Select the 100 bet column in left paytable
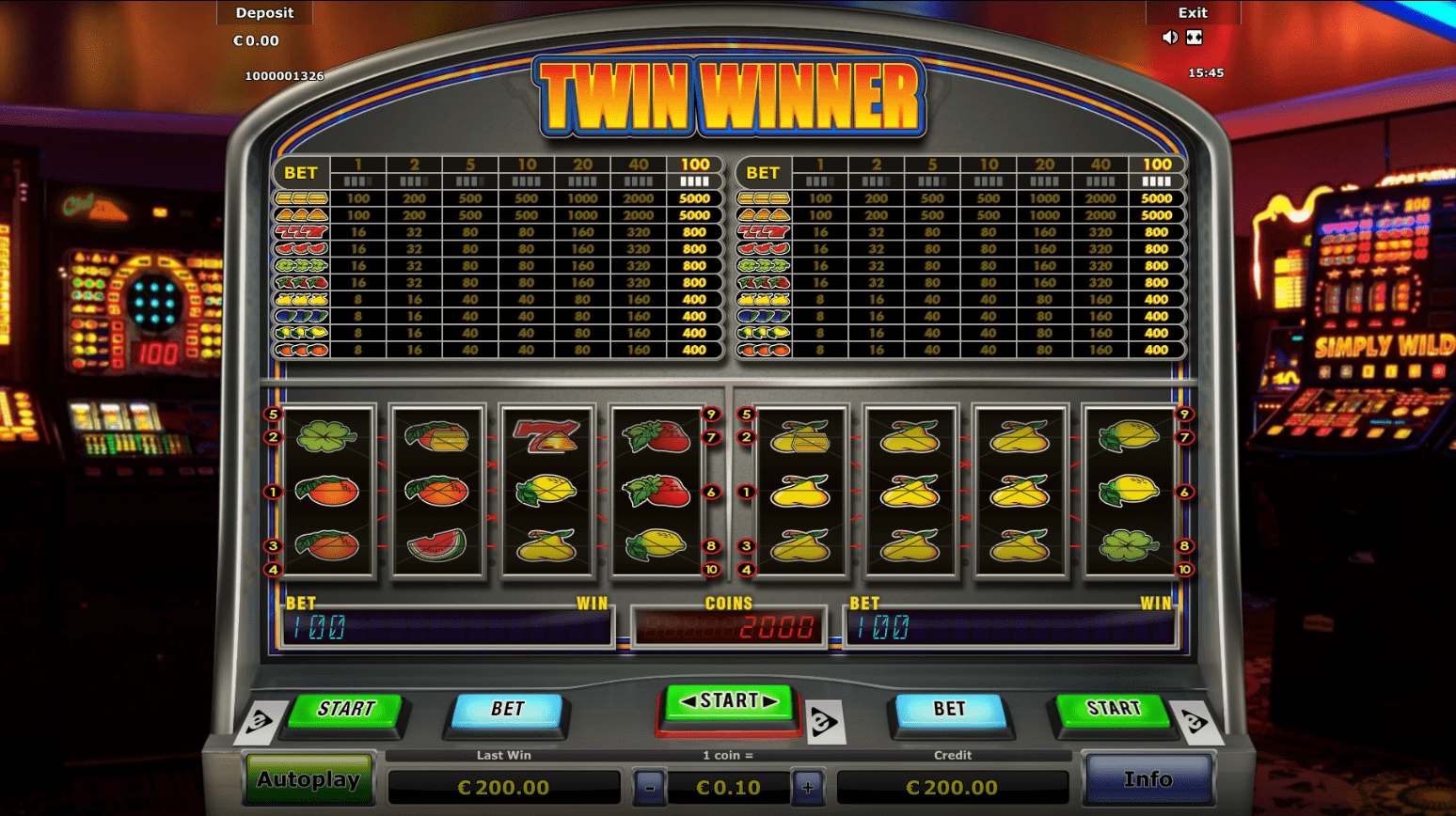The width and height of the screenshot is (1456, 816). click(x=694, y=164)
